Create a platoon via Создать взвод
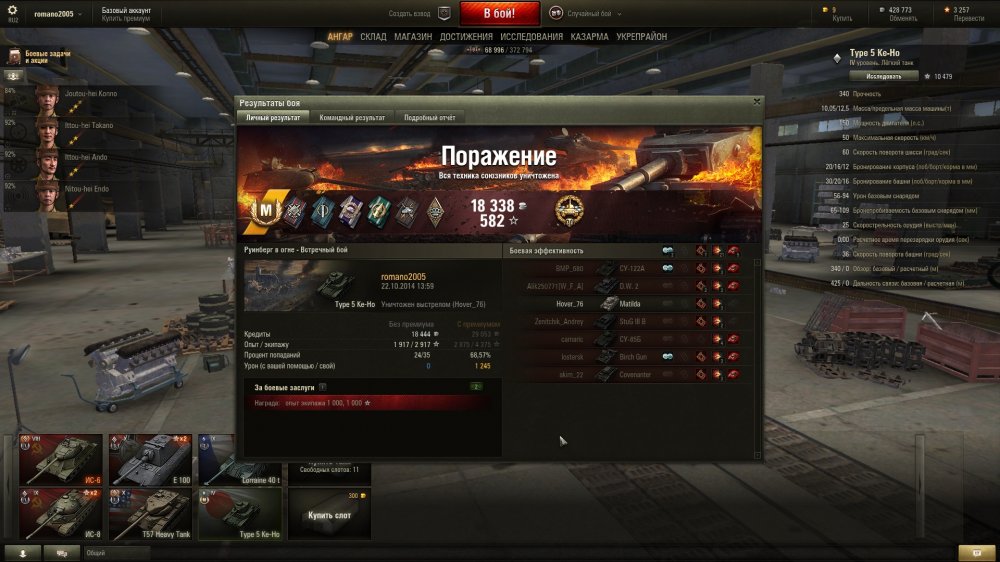The height and width of the screenshot is (562, 1000). tap(419, 14)
